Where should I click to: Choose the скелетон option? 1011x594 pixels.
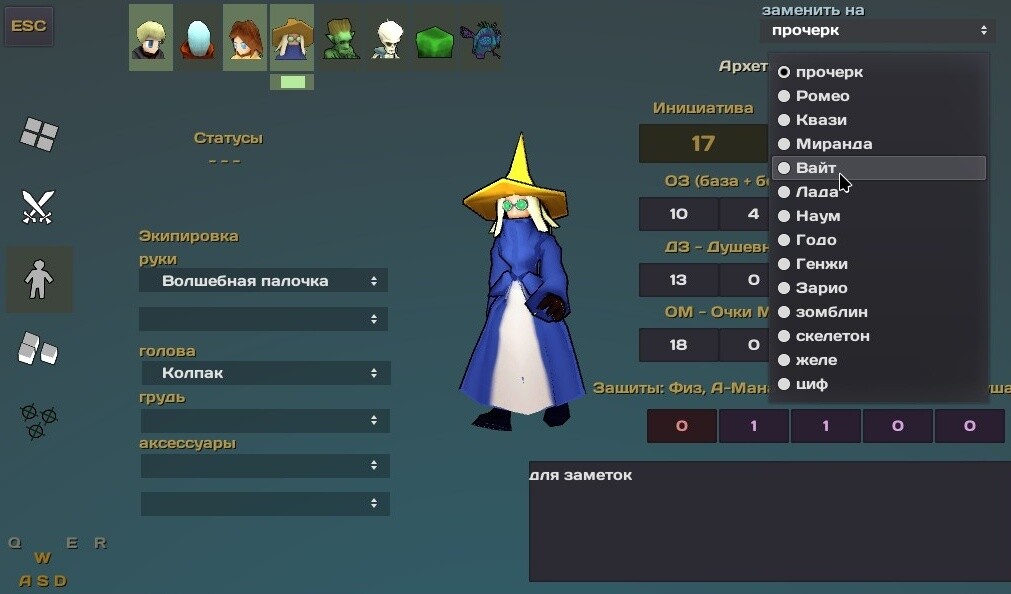pos(832,336)
